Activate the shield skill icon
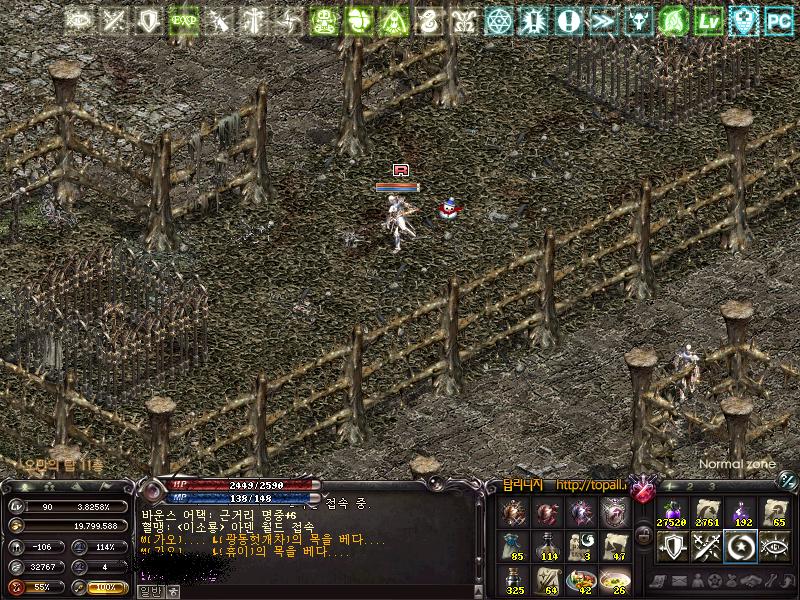Image resolution: width=800 pixels, height=600 pixels. (670, 544)
